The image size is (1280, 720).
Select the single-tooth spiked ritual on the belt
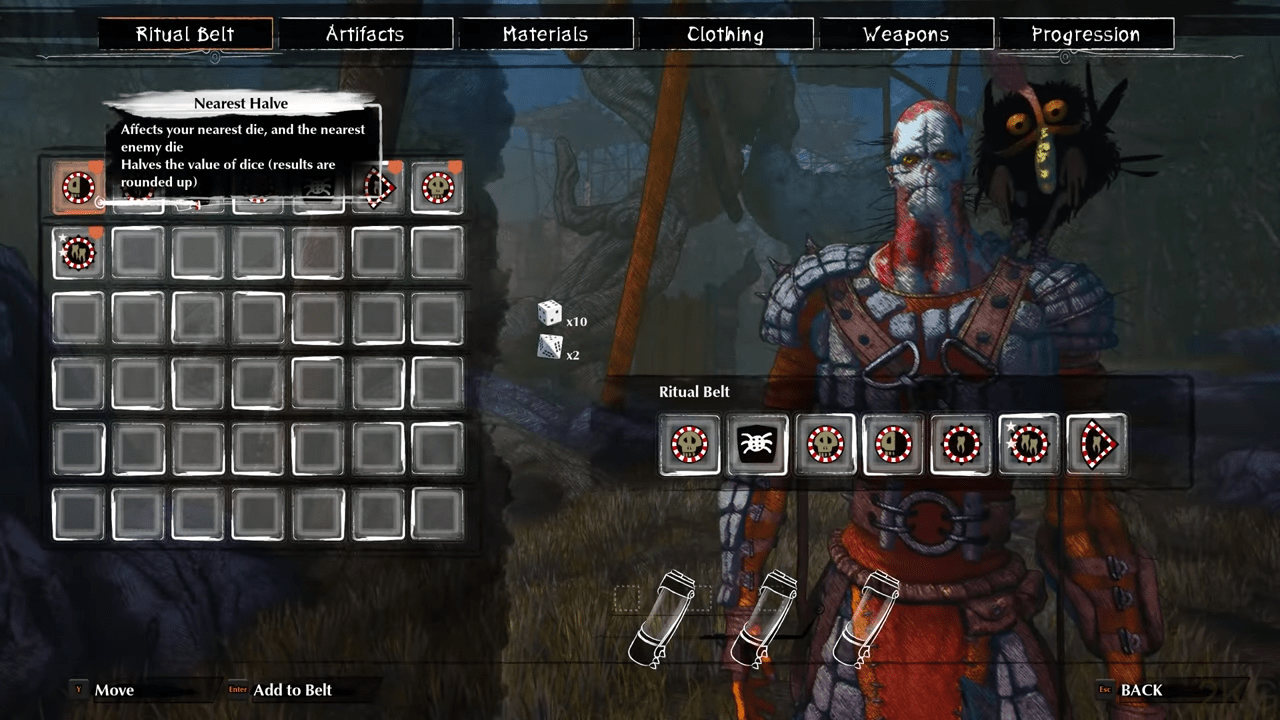(x=961, y=444)
